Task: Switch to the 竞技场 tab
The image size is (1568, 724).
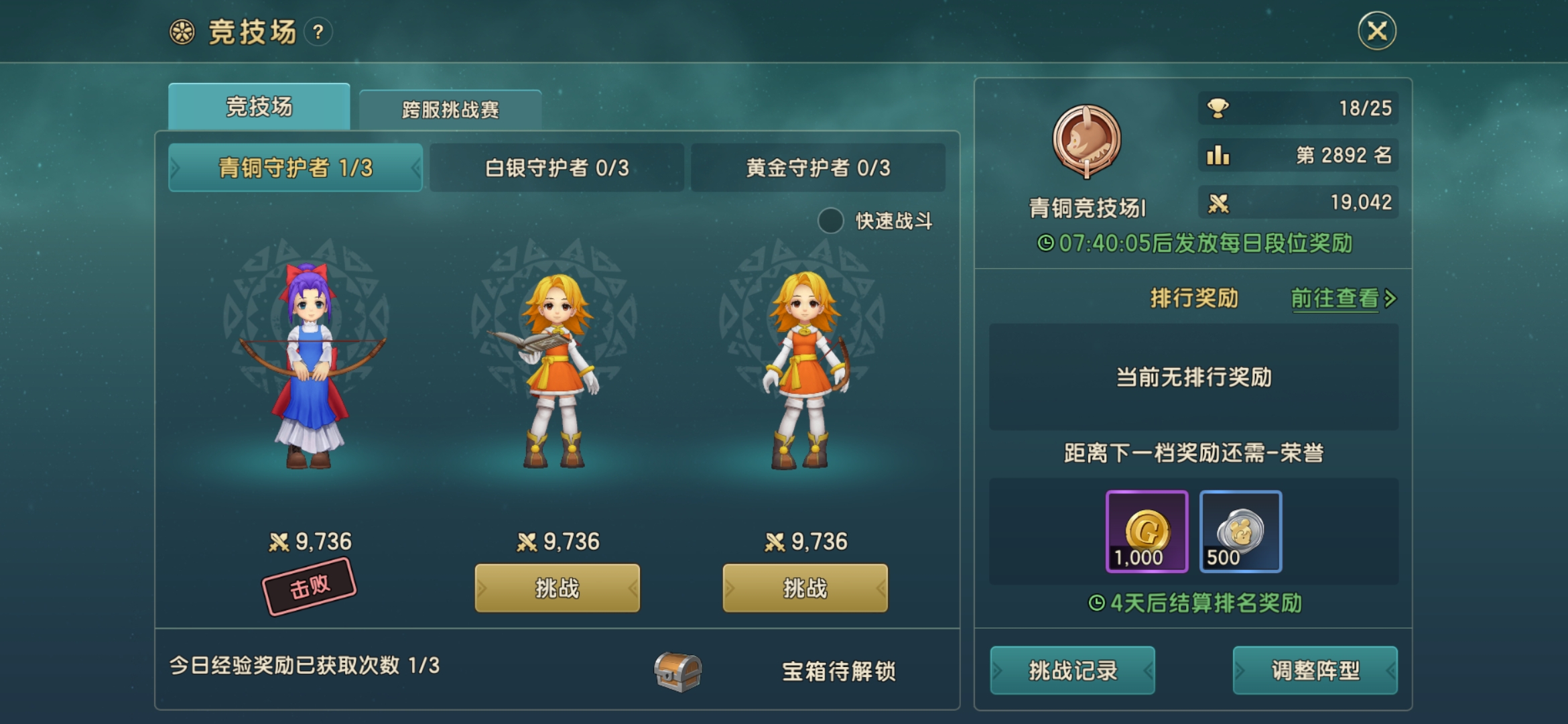Action: click(260, 107)
